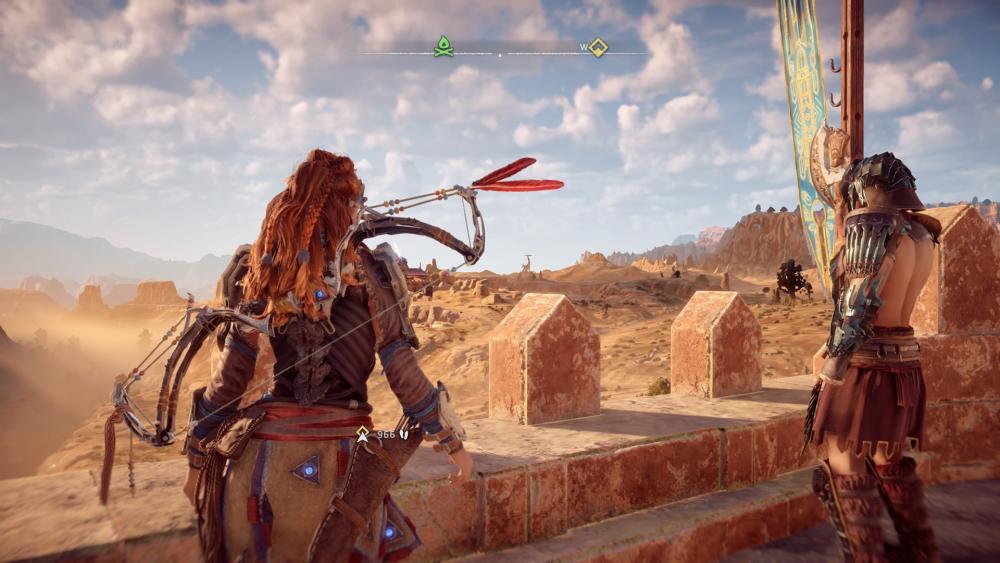Click the green campfire icon on the compass
The width and height of the screenshot is (1000, 563).
point(443,46)
